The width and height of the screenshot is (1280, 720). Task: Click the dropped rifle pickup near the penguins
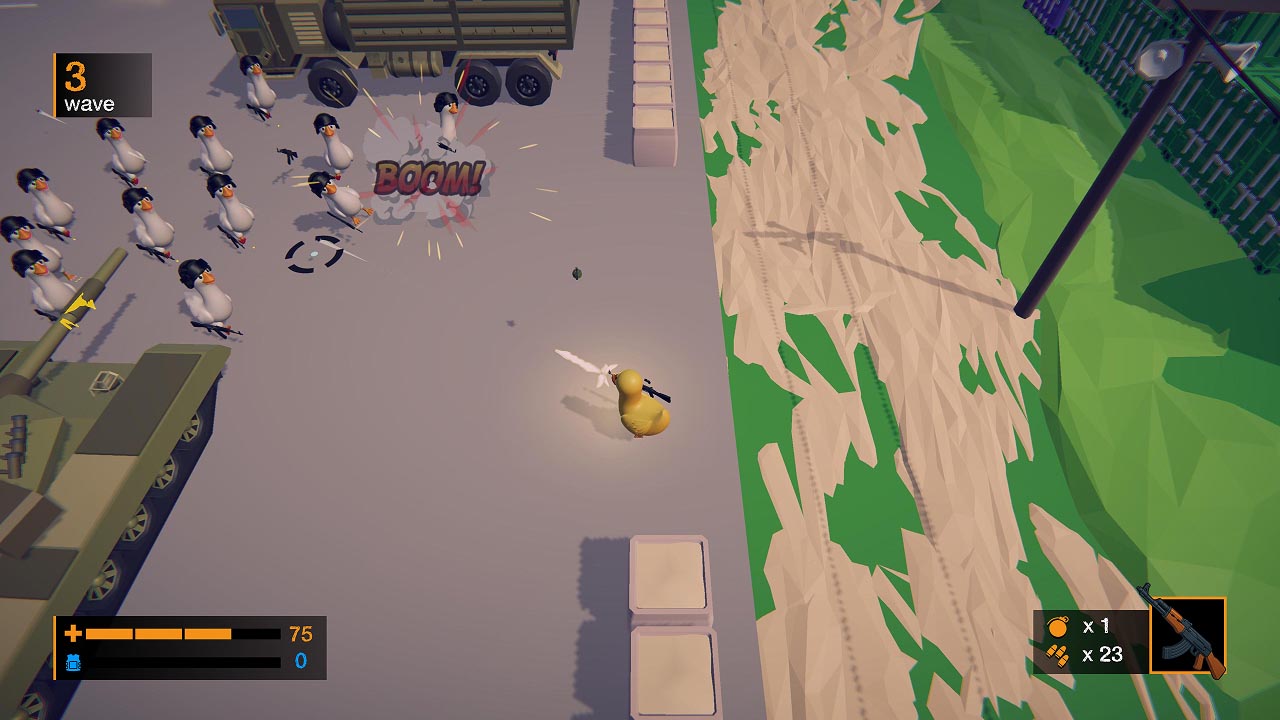288,155
